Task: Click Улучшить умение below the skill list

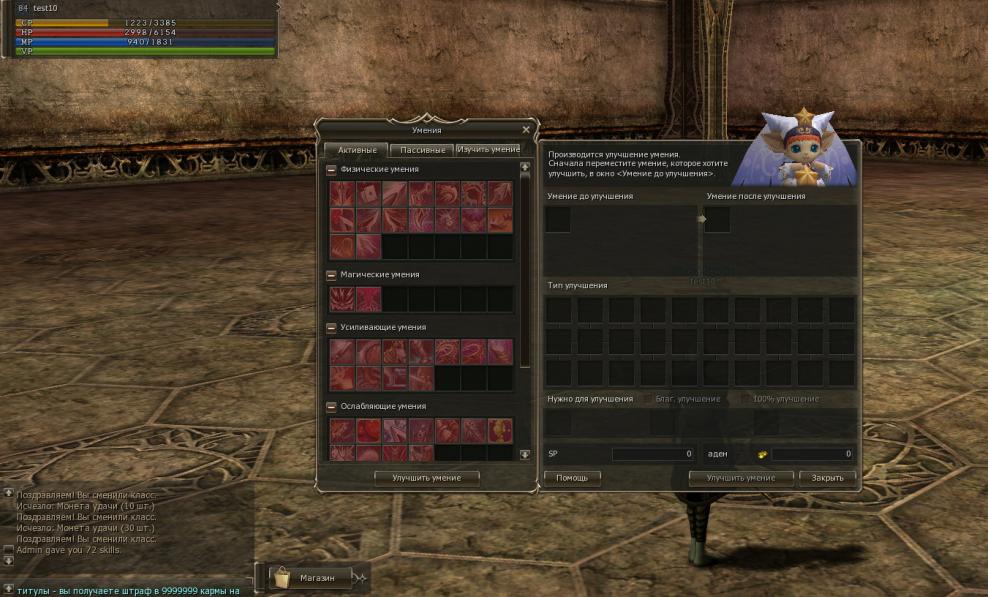Action: click(x=427, y=478)
